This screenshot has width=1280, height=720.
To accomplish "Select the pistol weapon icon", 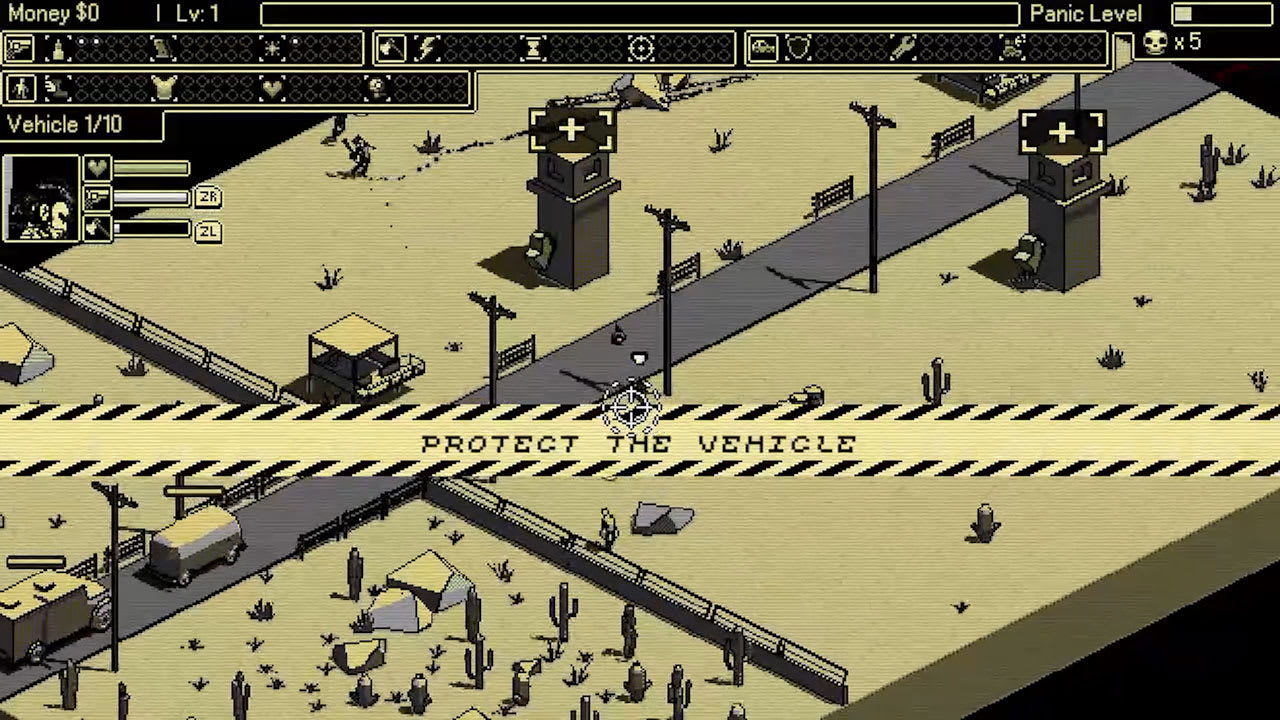I will pyautogui.click(x=17, y=48).
